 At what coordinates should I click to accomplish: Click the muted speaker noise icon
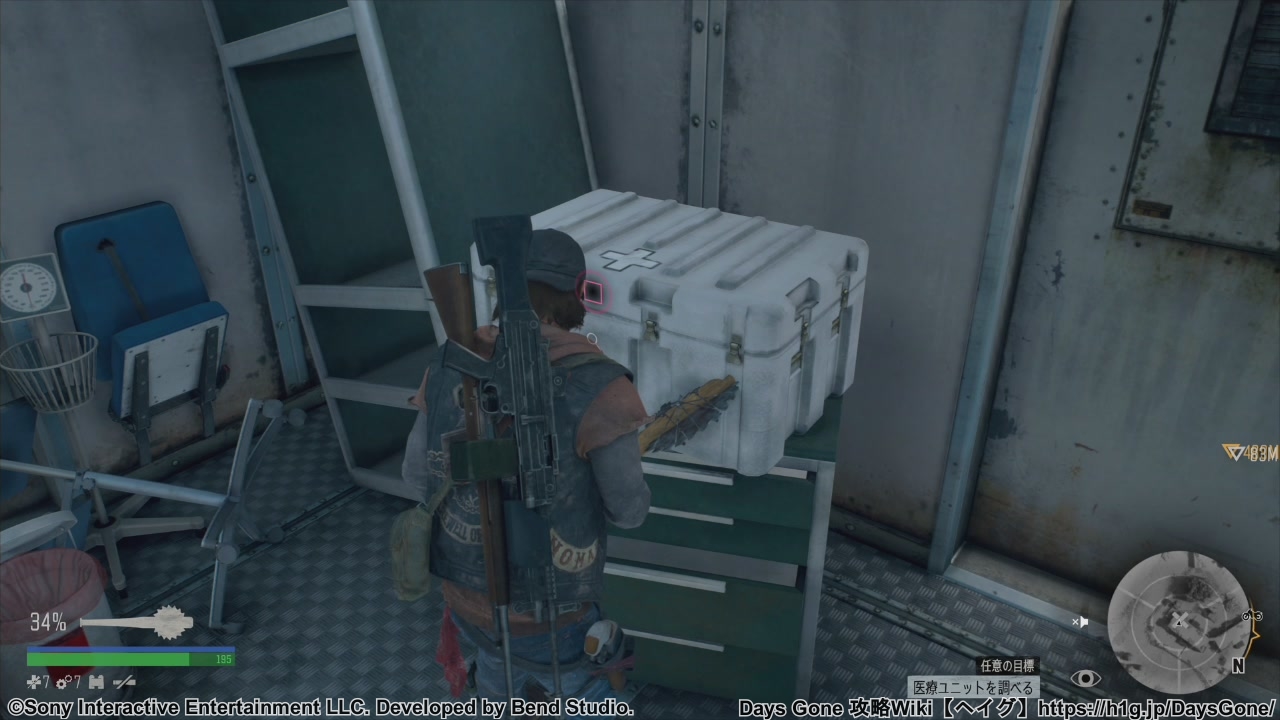pos(1080,622)
